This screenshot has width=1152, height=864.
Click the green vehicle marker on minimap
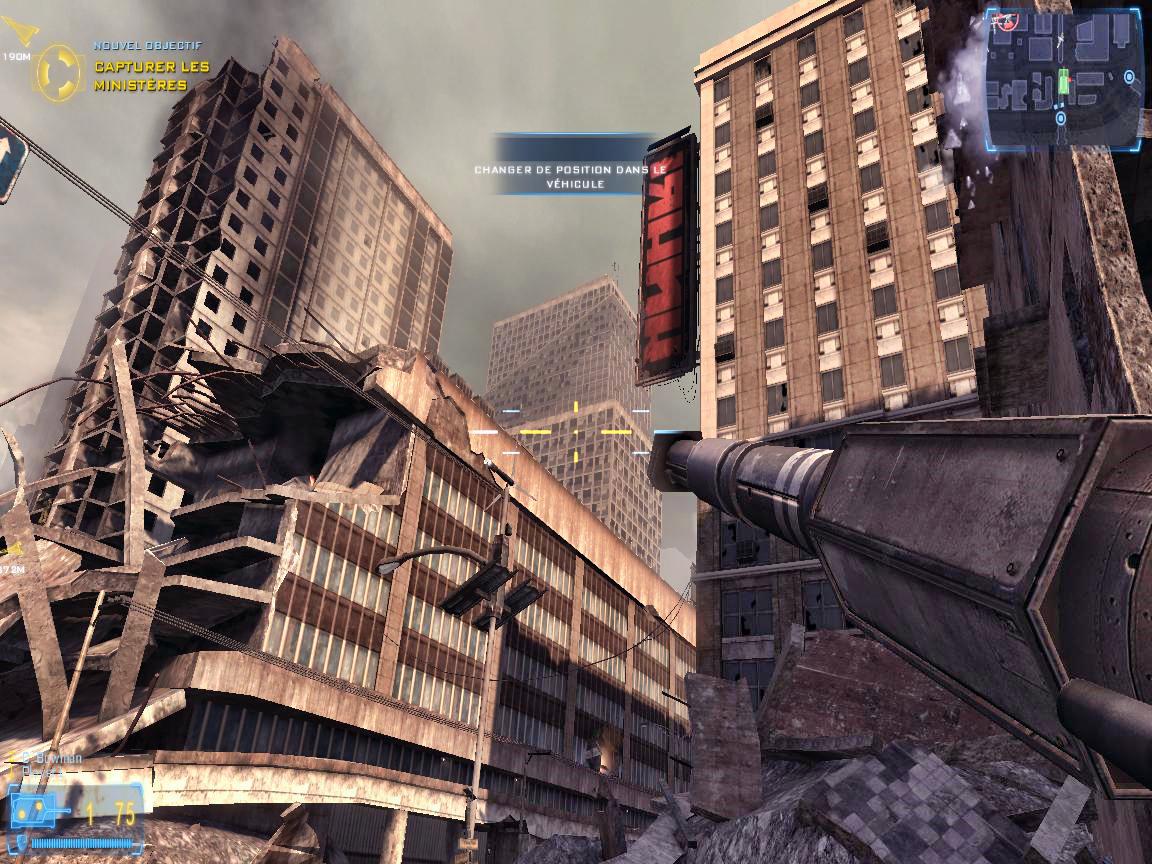(1065, 81)
